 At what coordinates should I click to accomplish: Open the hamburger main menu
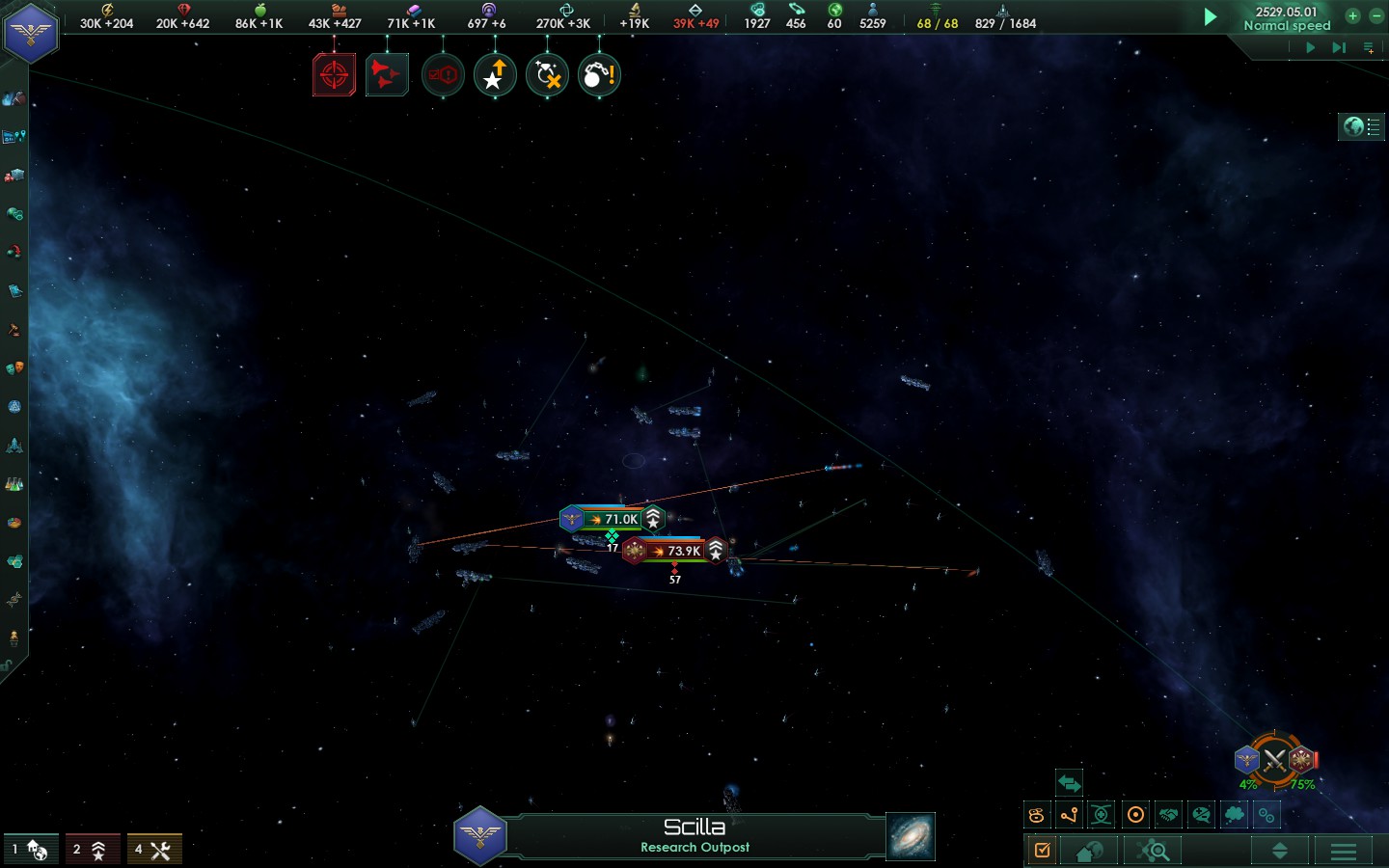pos(1343,851)
